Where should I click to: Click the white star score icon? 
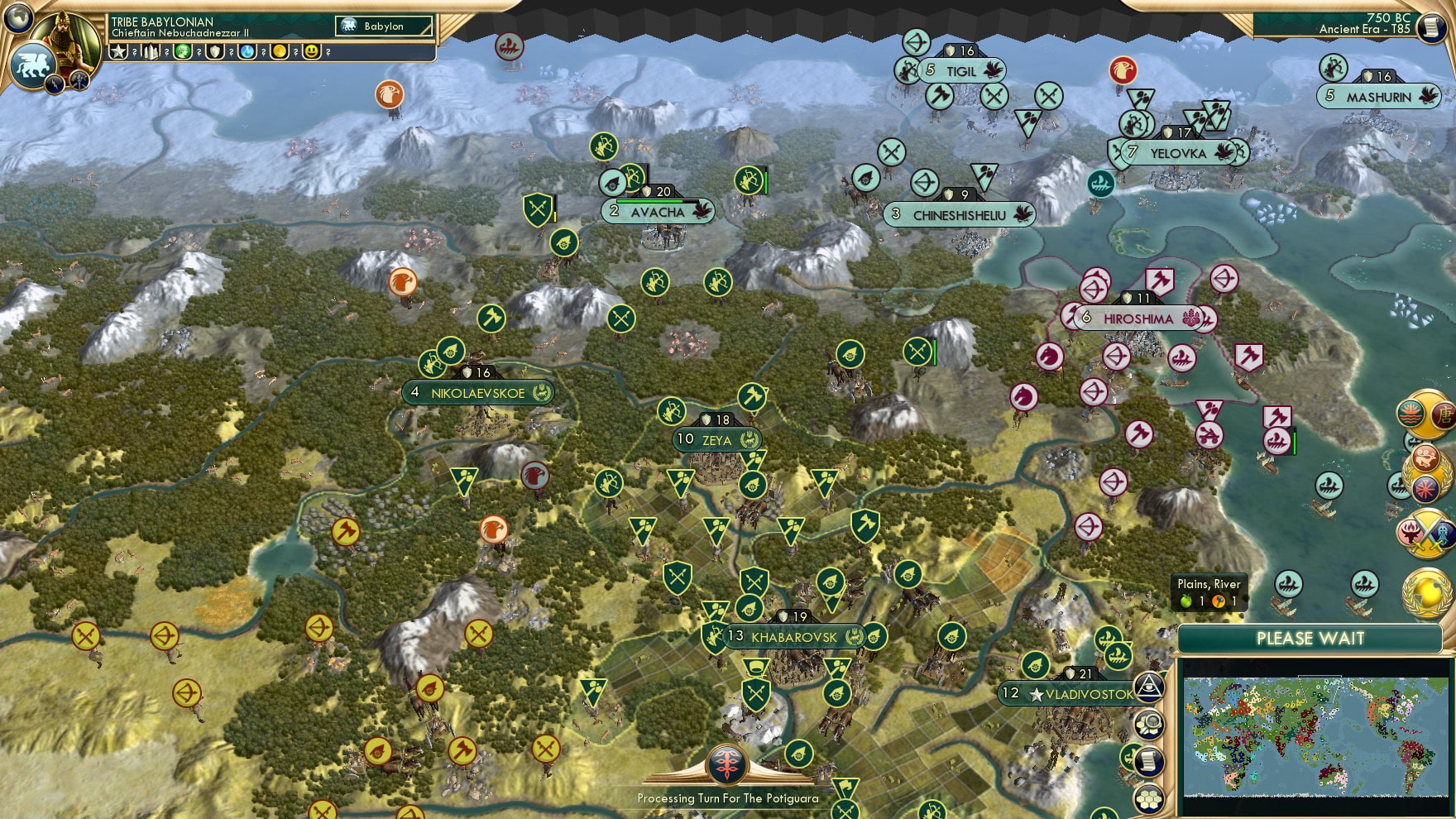[x=119, y=51]
